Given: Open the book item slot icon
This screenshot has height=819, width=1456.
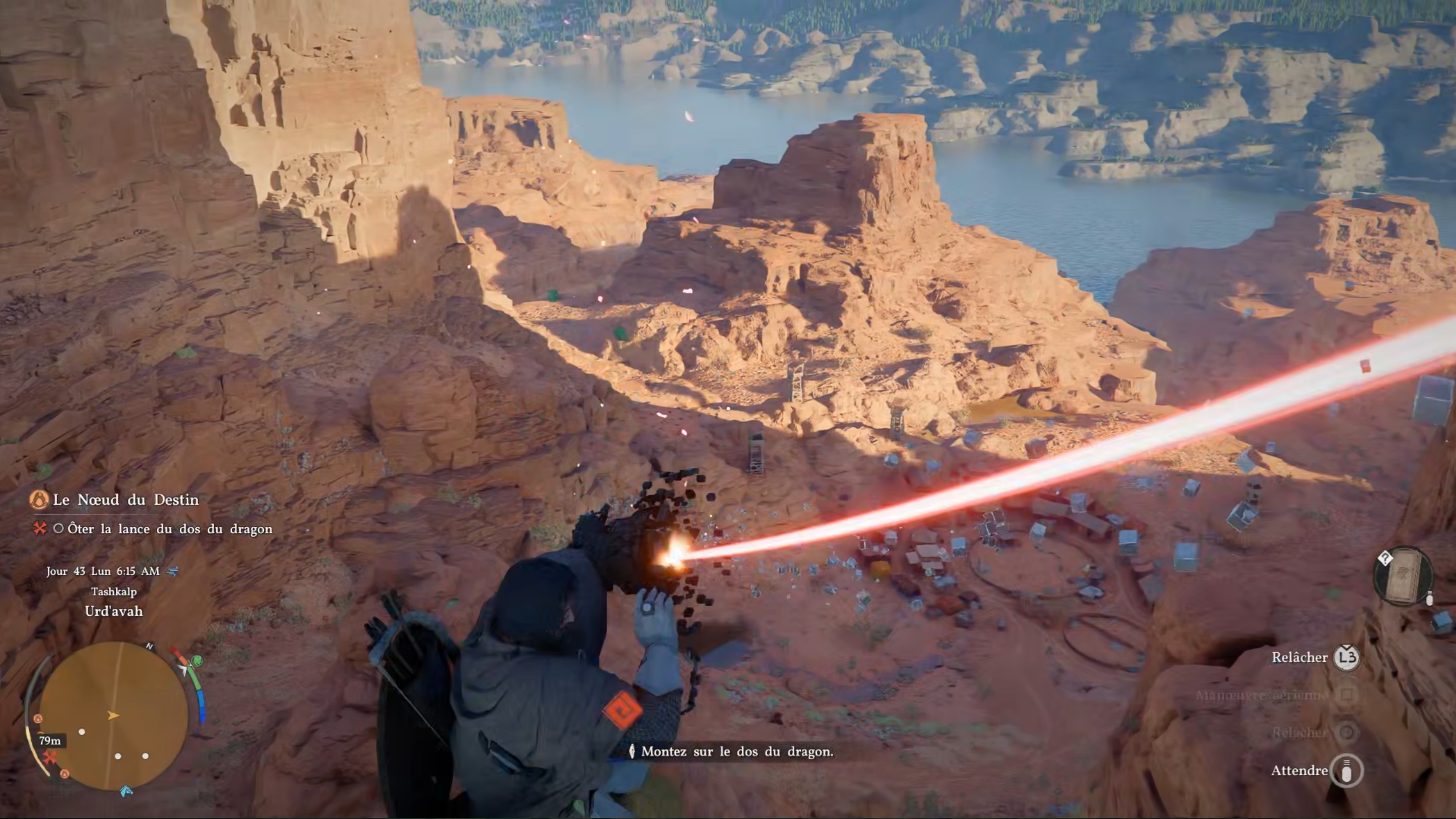Looking at the screenshot, I should tap(1403, 577).
